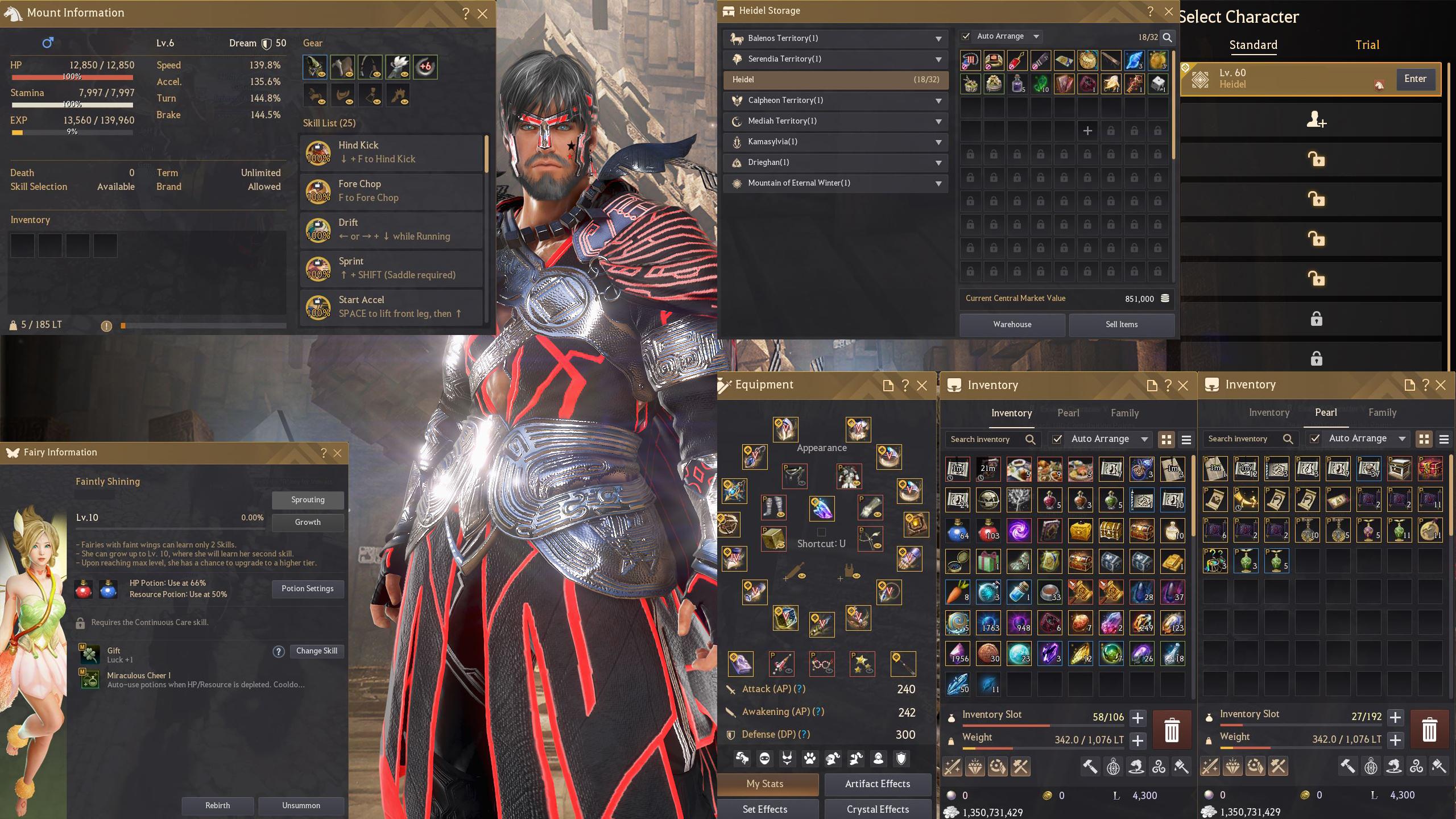This screenshot has width=1456, height=819.
Task: Click the Warehouse button in Heidel Storage
Action: coord(1012,324)
